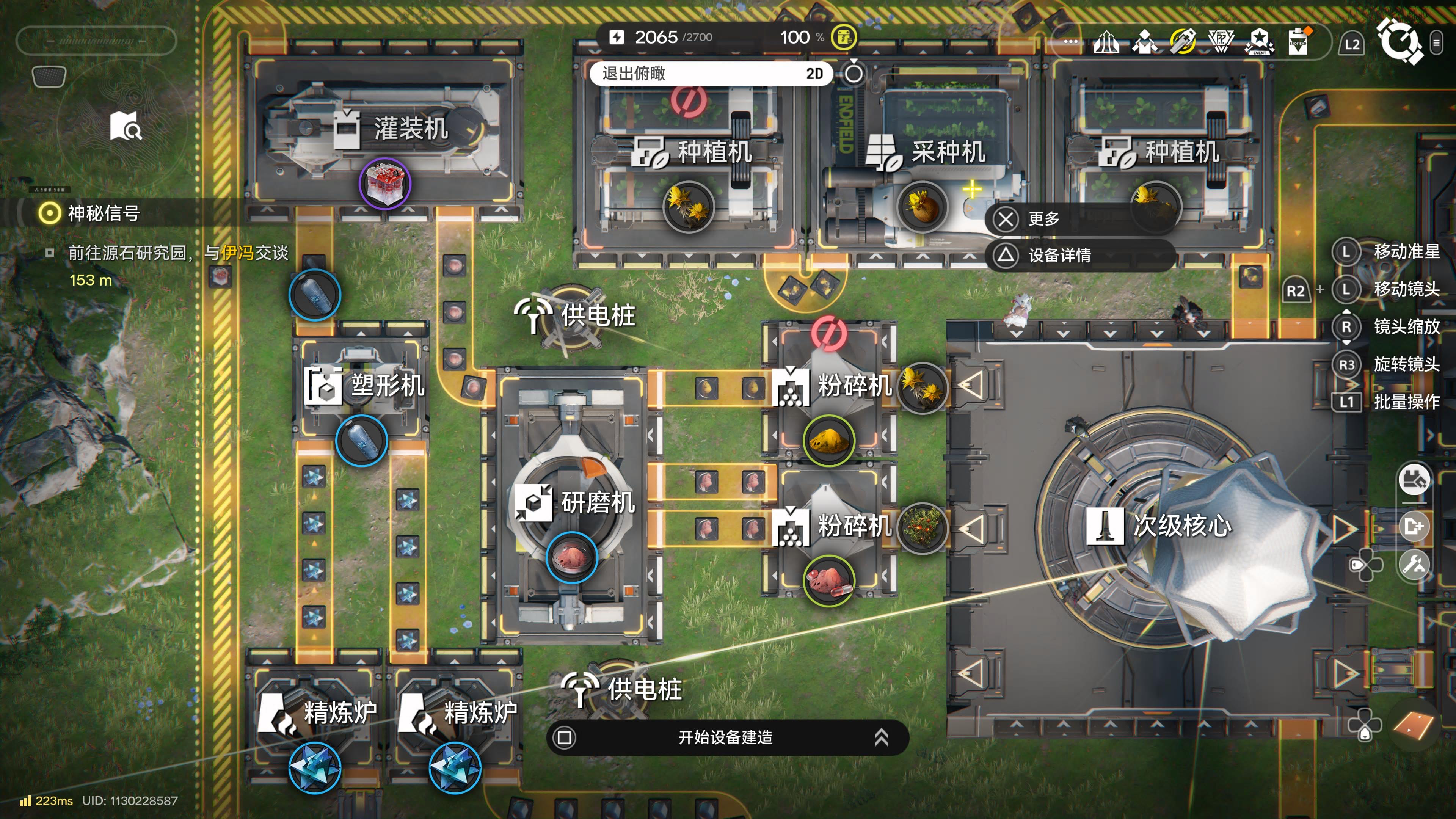Click the add blueprint plus icon
This screenshot has height=819, width=1456.
[x=1414, y=526]
